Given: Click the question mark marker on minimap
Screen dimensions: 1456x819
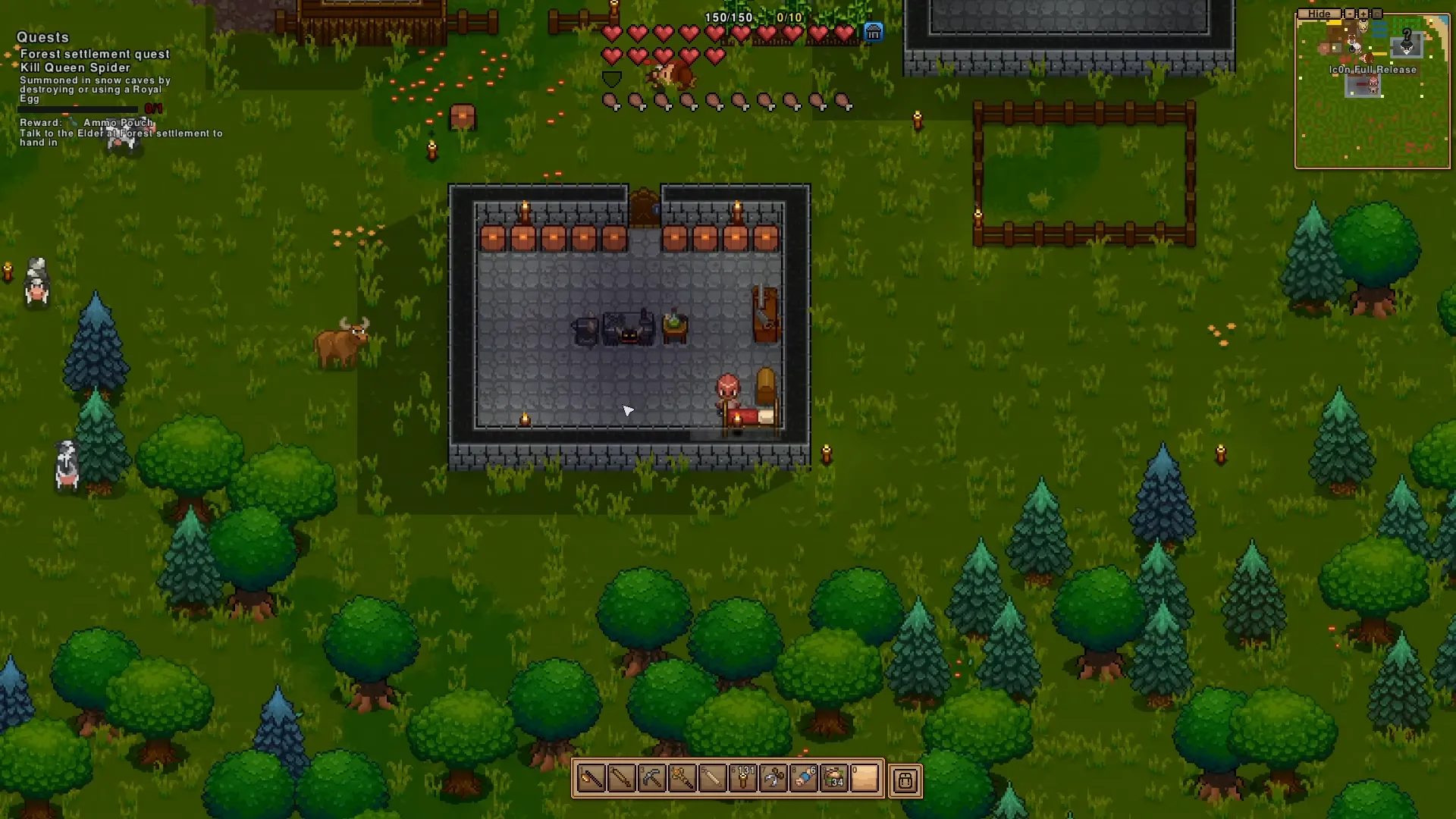Looking at the screenshot, I should point(1407,36).
